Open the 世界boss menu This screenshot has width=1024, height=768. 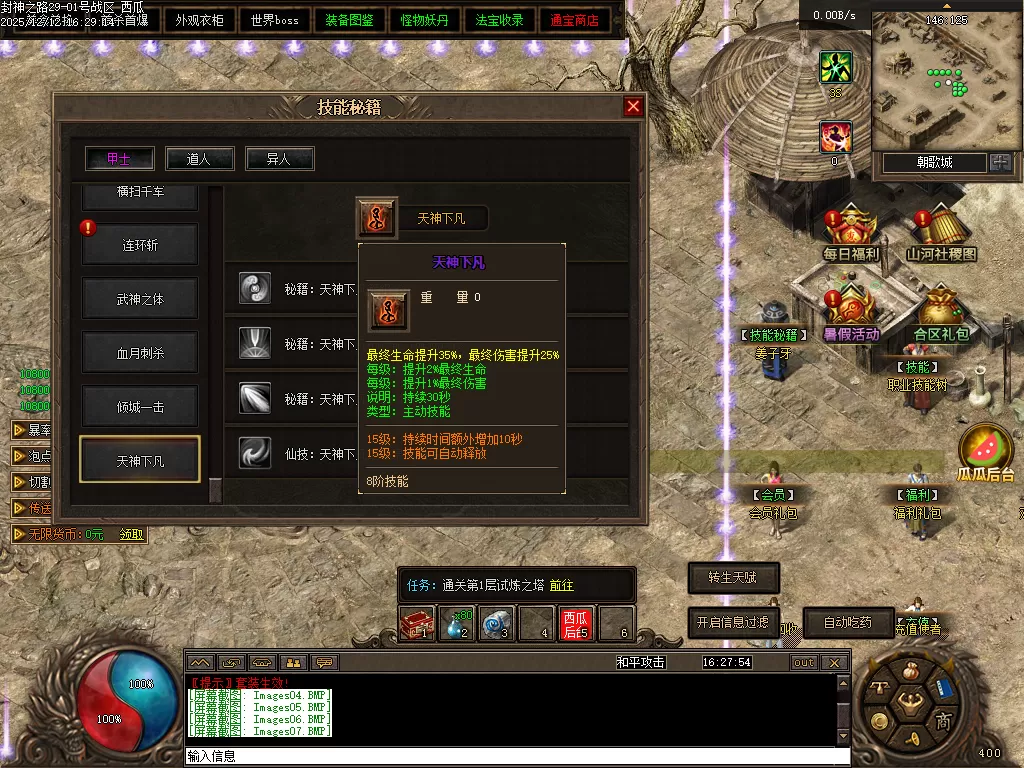[275, 20]
